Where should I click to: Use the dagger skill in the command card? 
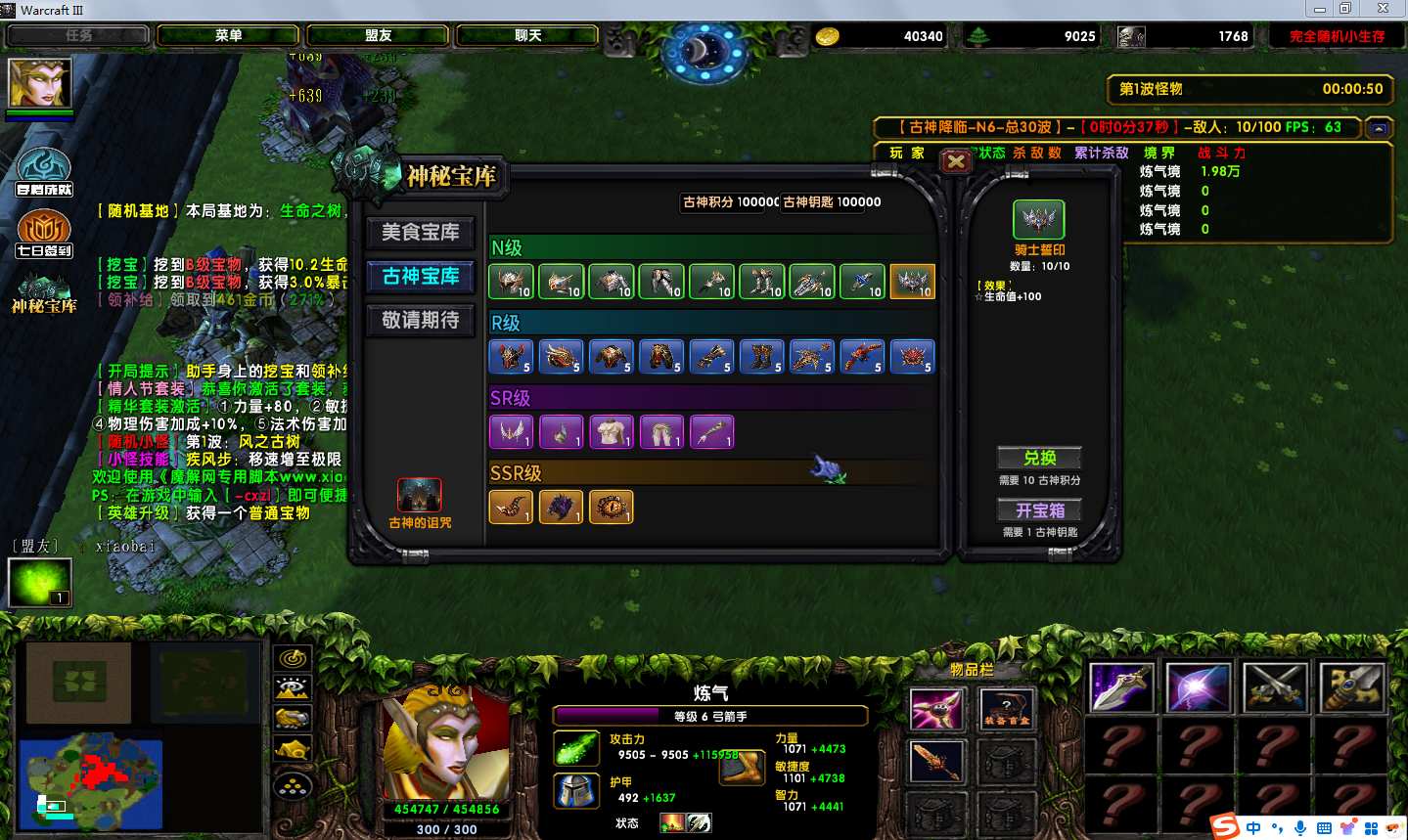pyautogui.click(x=1121, y=687)
